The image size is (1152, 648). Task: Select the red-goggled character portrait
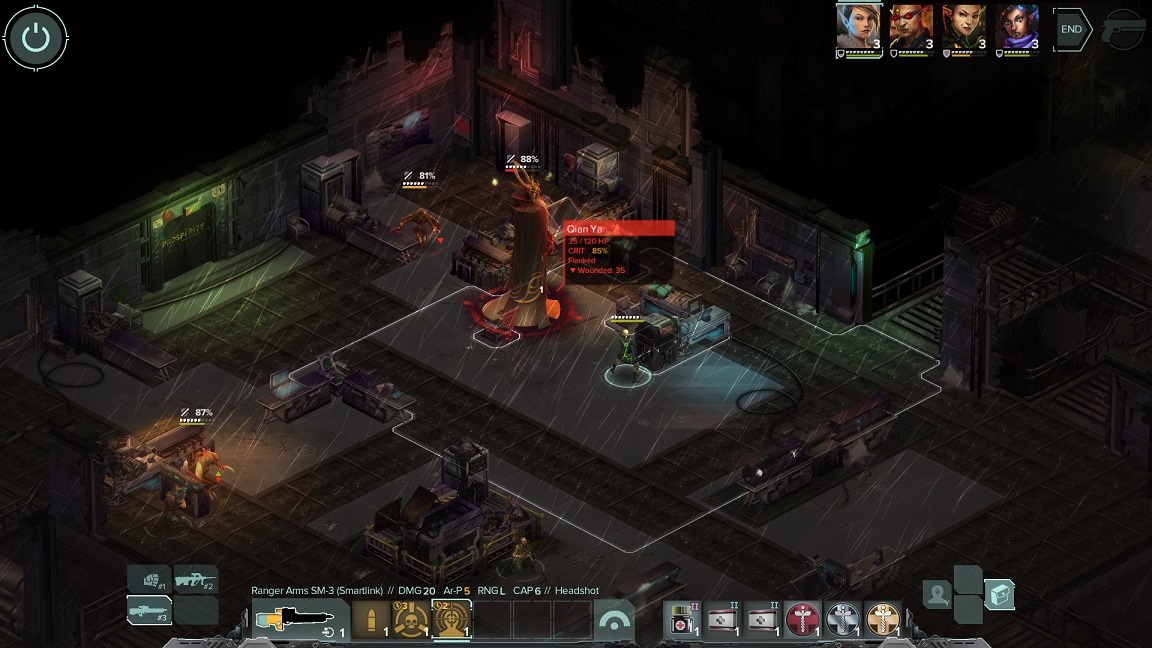pyautogui.click(x=912, y=28)
